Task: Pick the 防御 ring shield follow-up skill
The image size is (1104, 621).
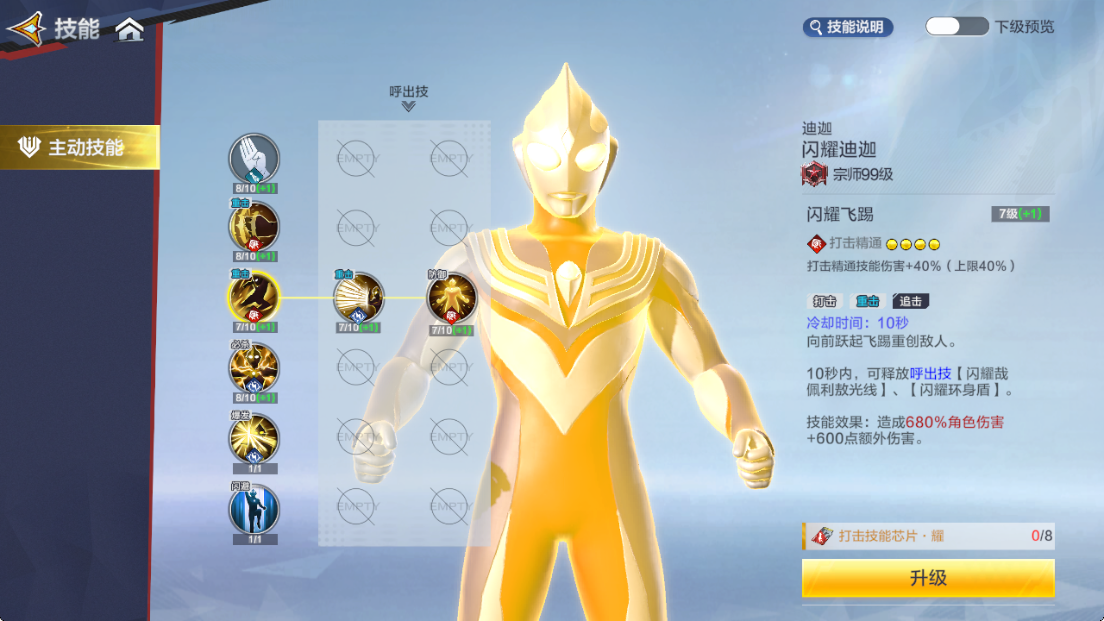Action: [451, 297]
